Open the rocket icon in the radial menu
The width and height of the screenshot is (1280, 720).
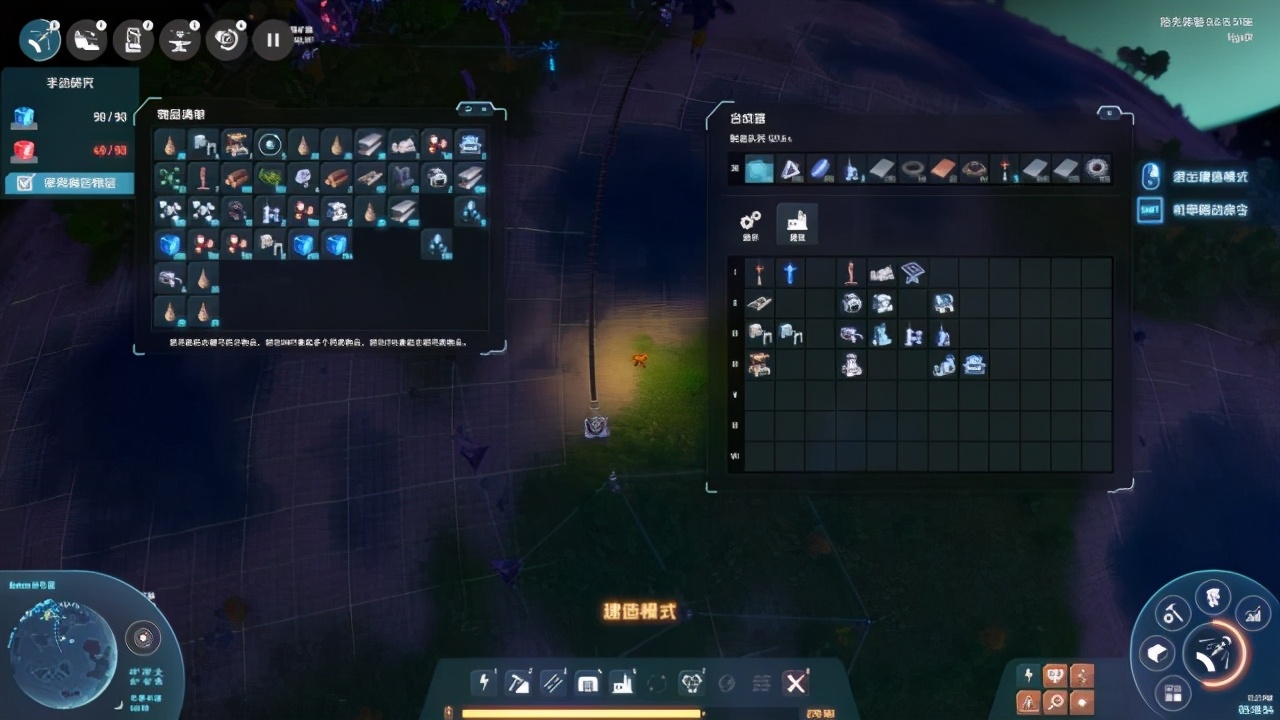[1213, 596]
